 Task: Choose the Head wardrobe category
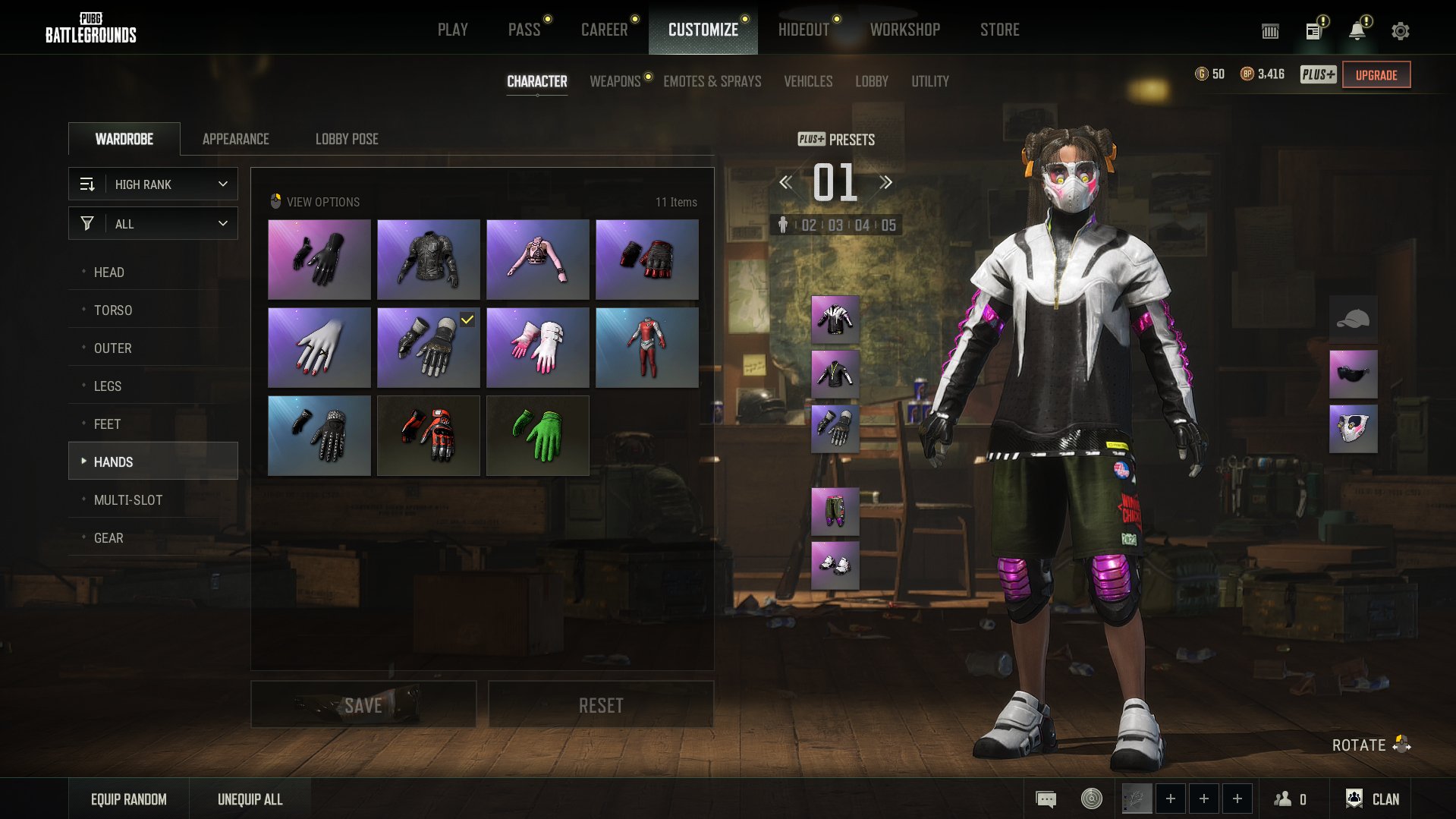pos(109,272)
